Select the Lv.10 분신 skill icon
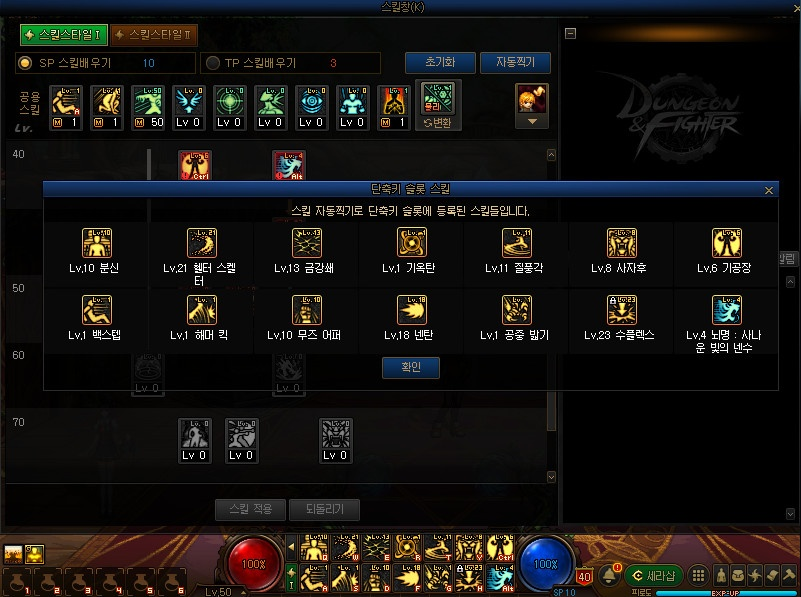801x597 pixels. (x=97, y=243)
